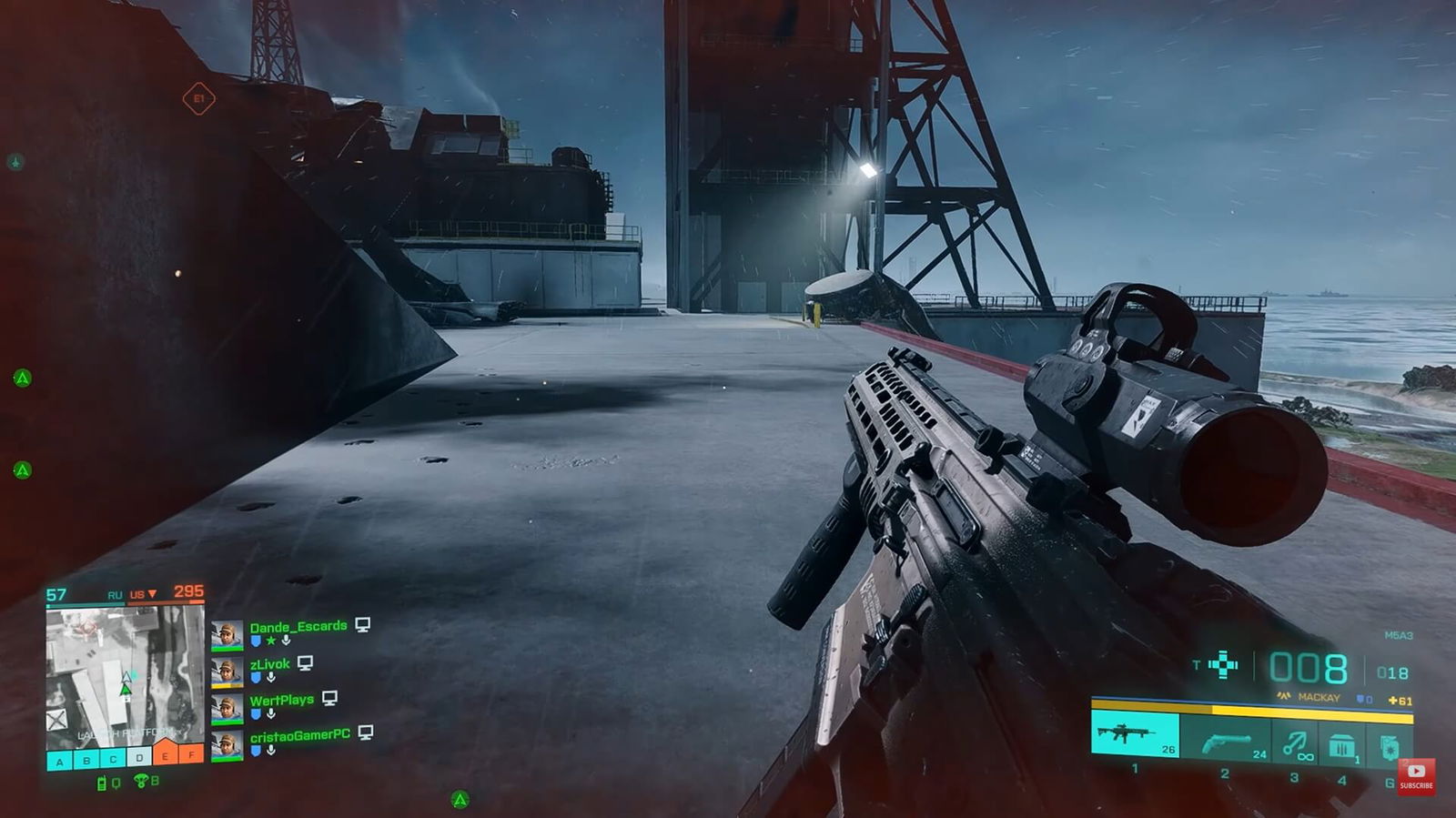Select the M5A3 assault rifle slot
1456x818 pixels.
click(x=1134, y=733)
